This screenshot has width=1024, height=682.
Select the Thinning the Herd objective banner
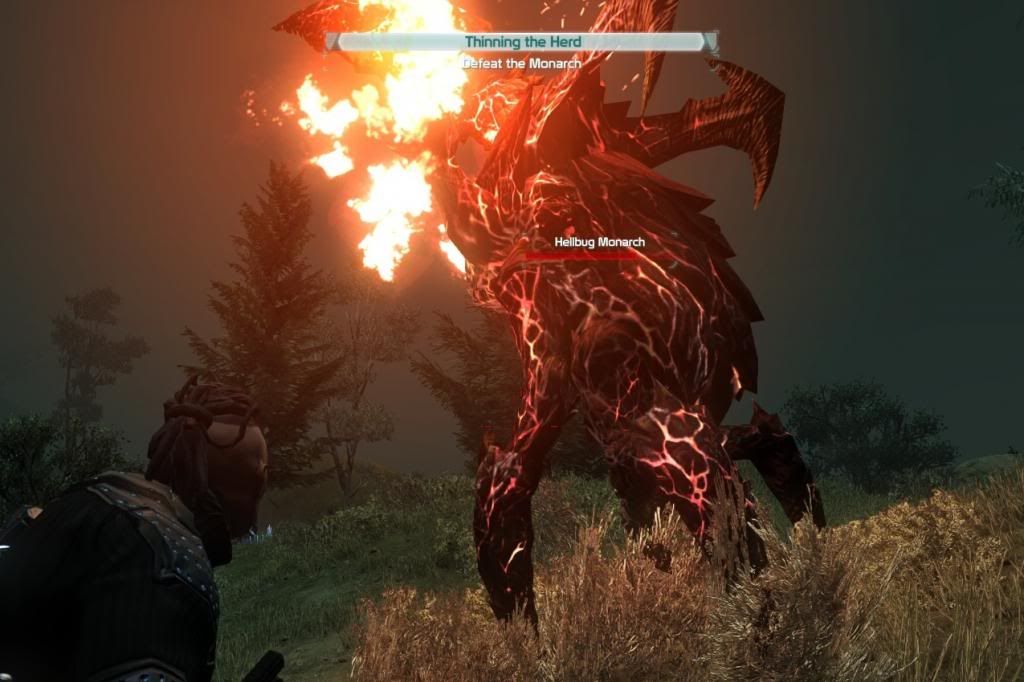[521, 42]
